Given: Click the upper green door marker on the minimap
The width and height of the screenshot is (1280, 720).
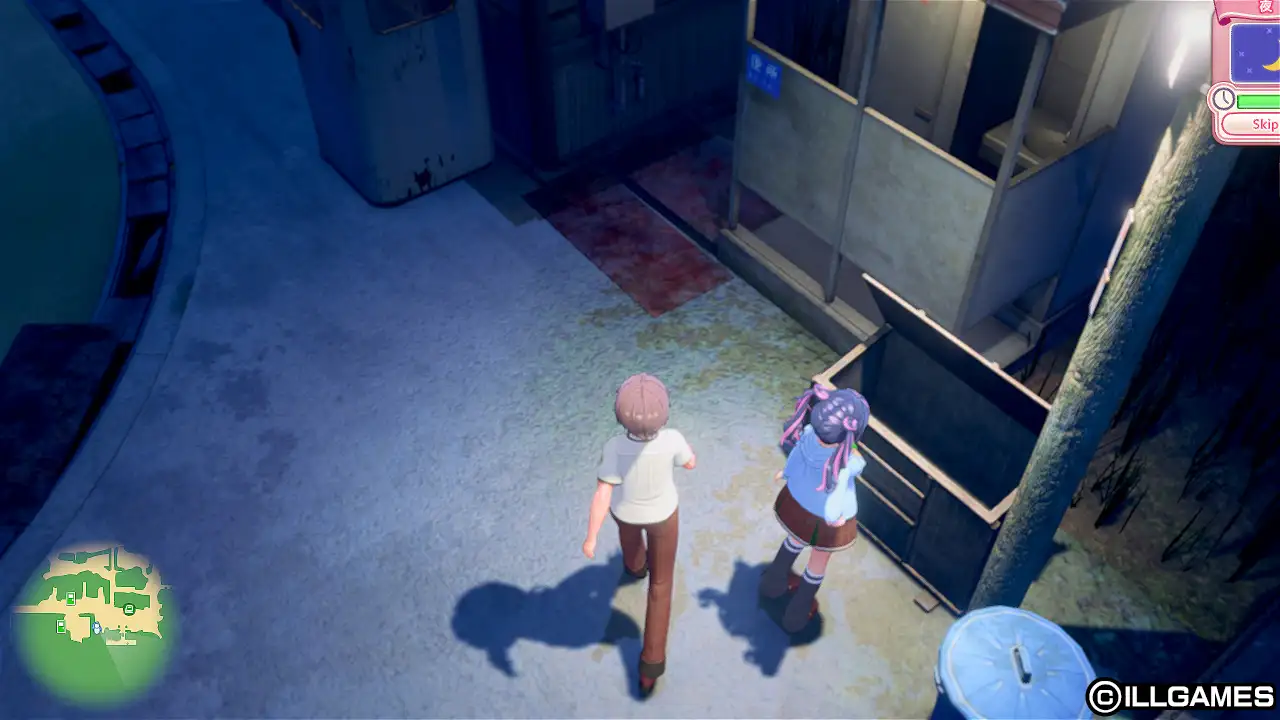Looking at the screenshot, I should 70,598.
